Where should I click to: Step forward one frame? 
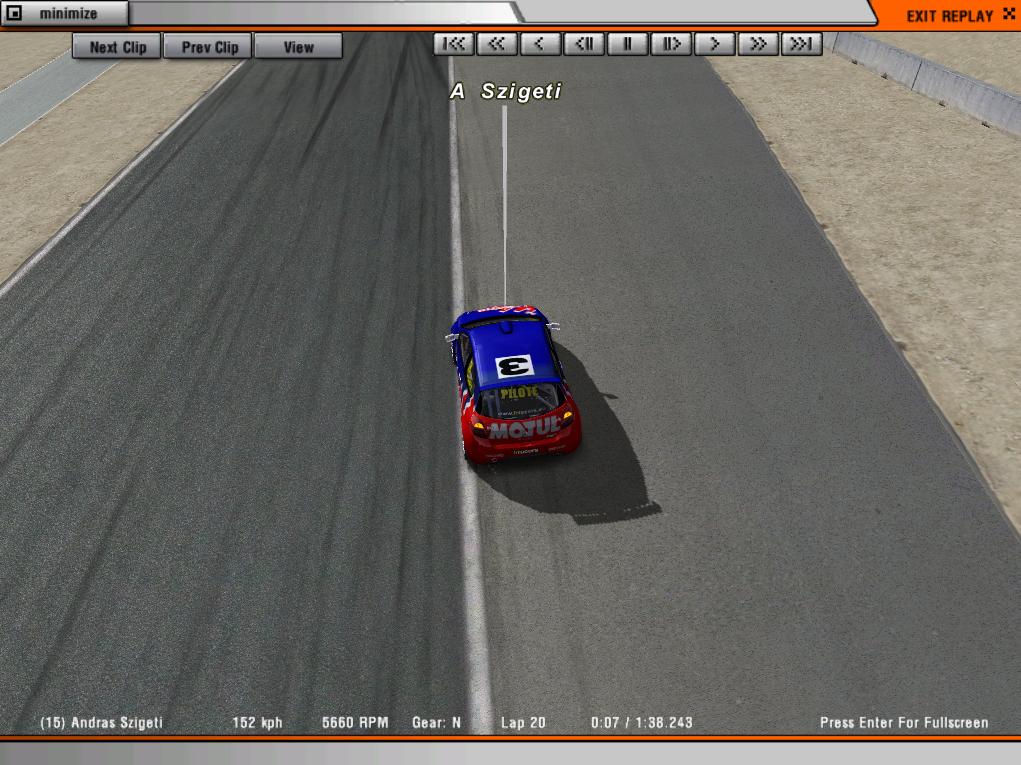[671, 44]
